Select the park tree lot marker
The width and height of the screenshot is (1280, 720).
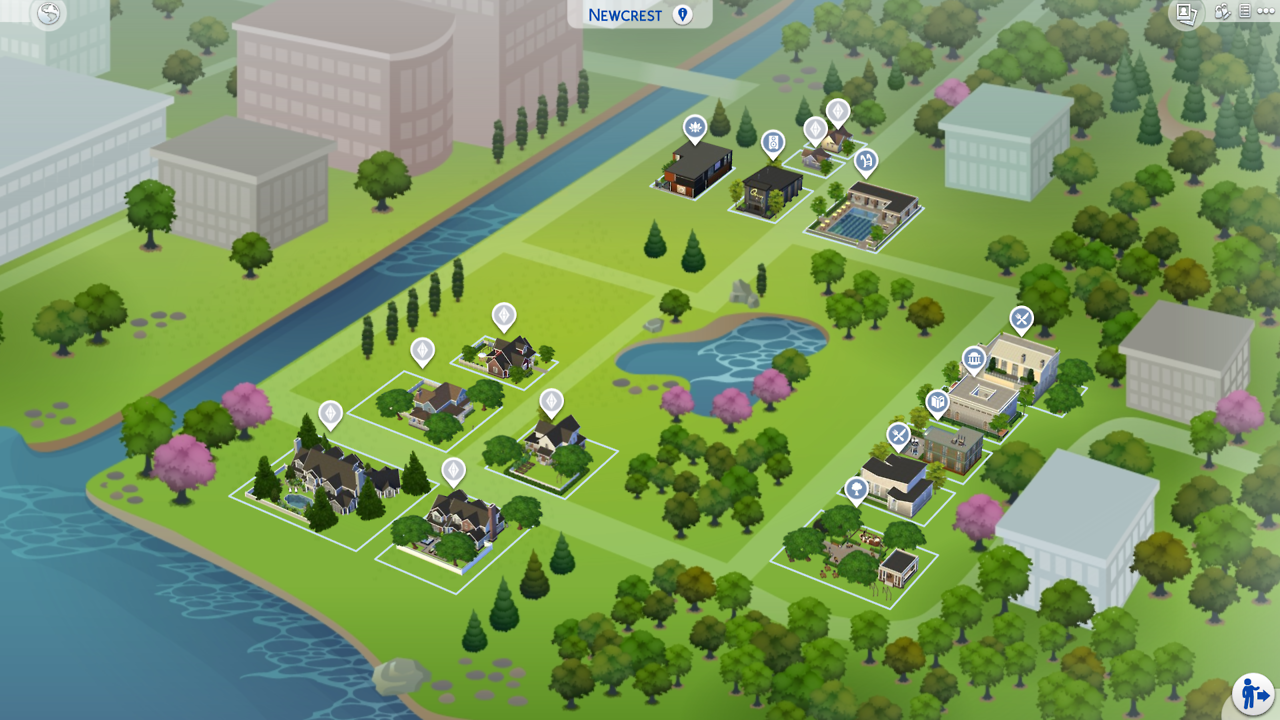(856, 489)
